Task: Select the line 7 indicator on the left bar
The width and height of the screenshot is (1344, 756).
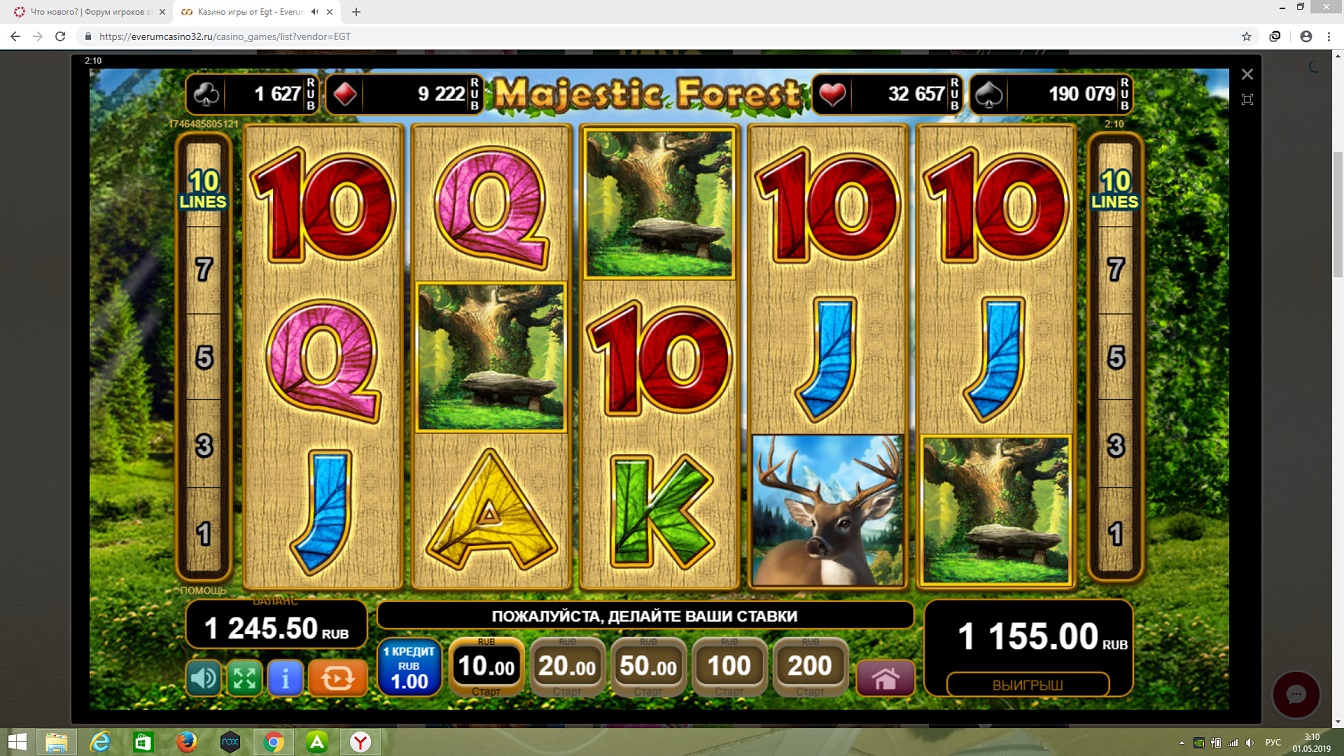Action: click(x=204, y=269)
